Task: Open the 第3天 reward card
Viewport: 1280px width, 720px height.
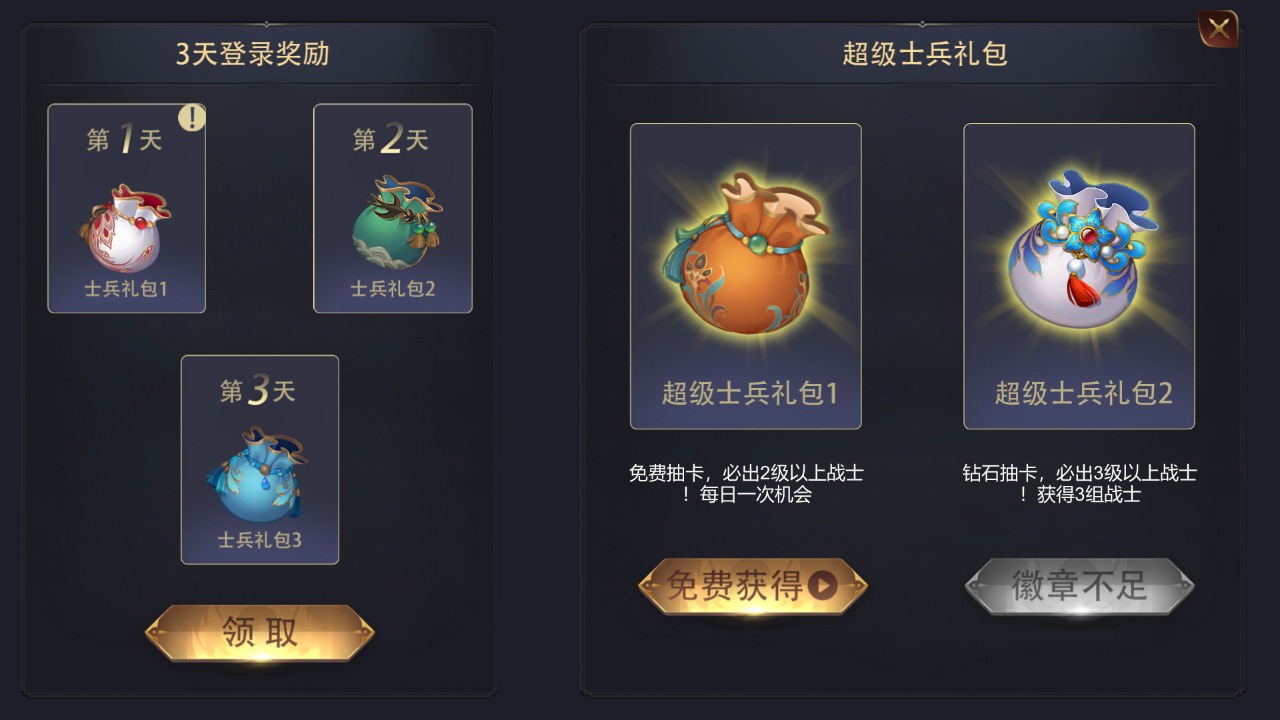Action: 259,460
